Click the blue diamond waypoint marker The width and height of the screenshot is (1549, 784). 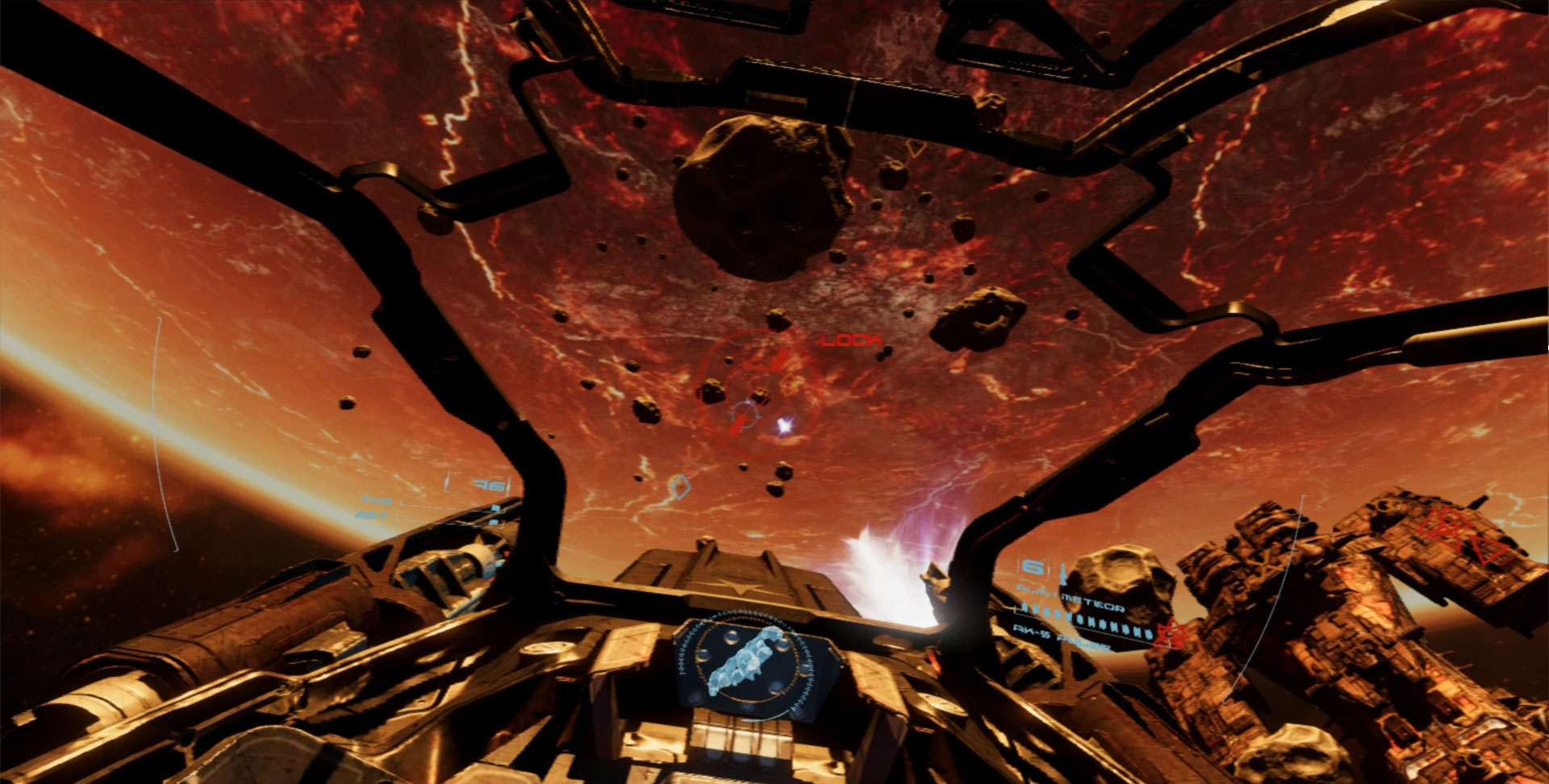tap(681, 486)
